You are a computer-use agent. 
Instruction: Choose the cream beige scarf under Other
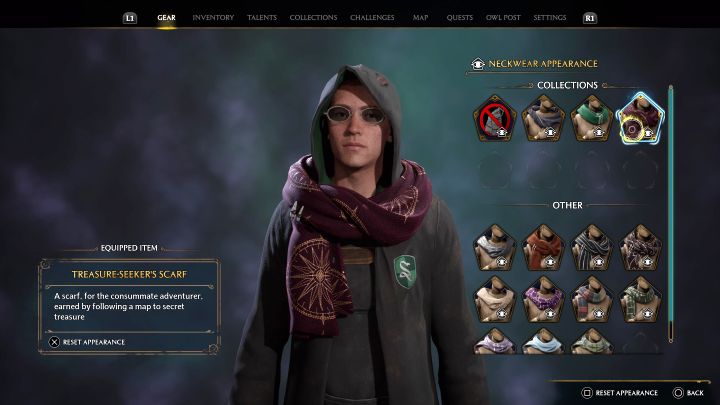click(x=493, y=297)
